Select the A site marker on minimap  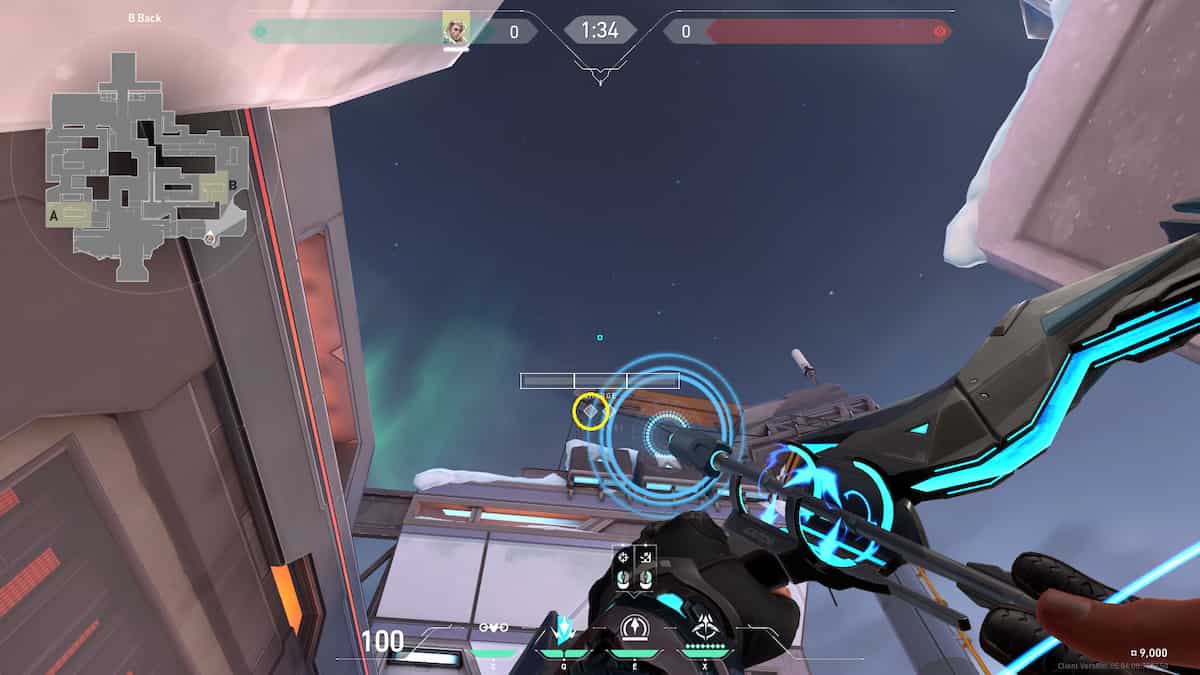tap(53, 214)
